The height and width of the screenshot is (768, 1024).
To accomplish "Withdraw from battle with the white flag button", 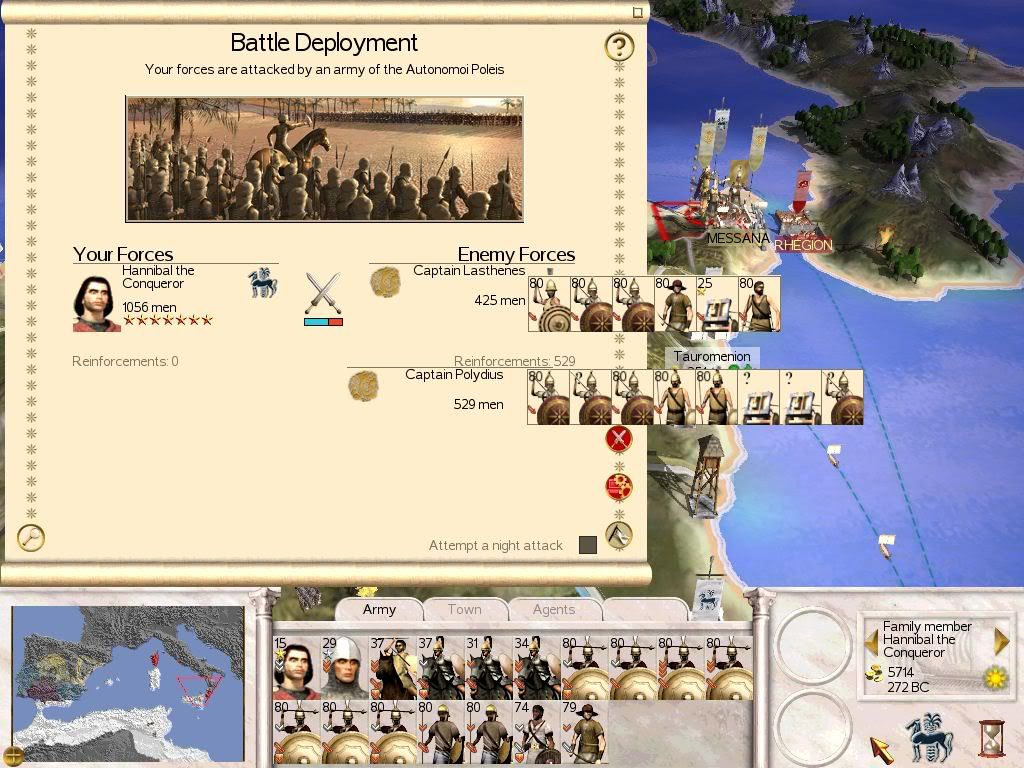I will [619, 535].
